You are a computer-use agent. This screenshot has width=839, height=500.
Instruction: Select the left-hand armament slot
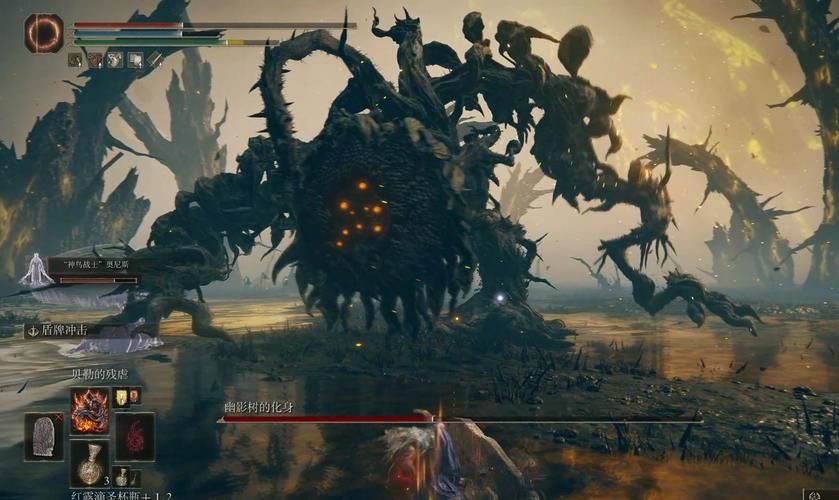[x=44, y=436]
